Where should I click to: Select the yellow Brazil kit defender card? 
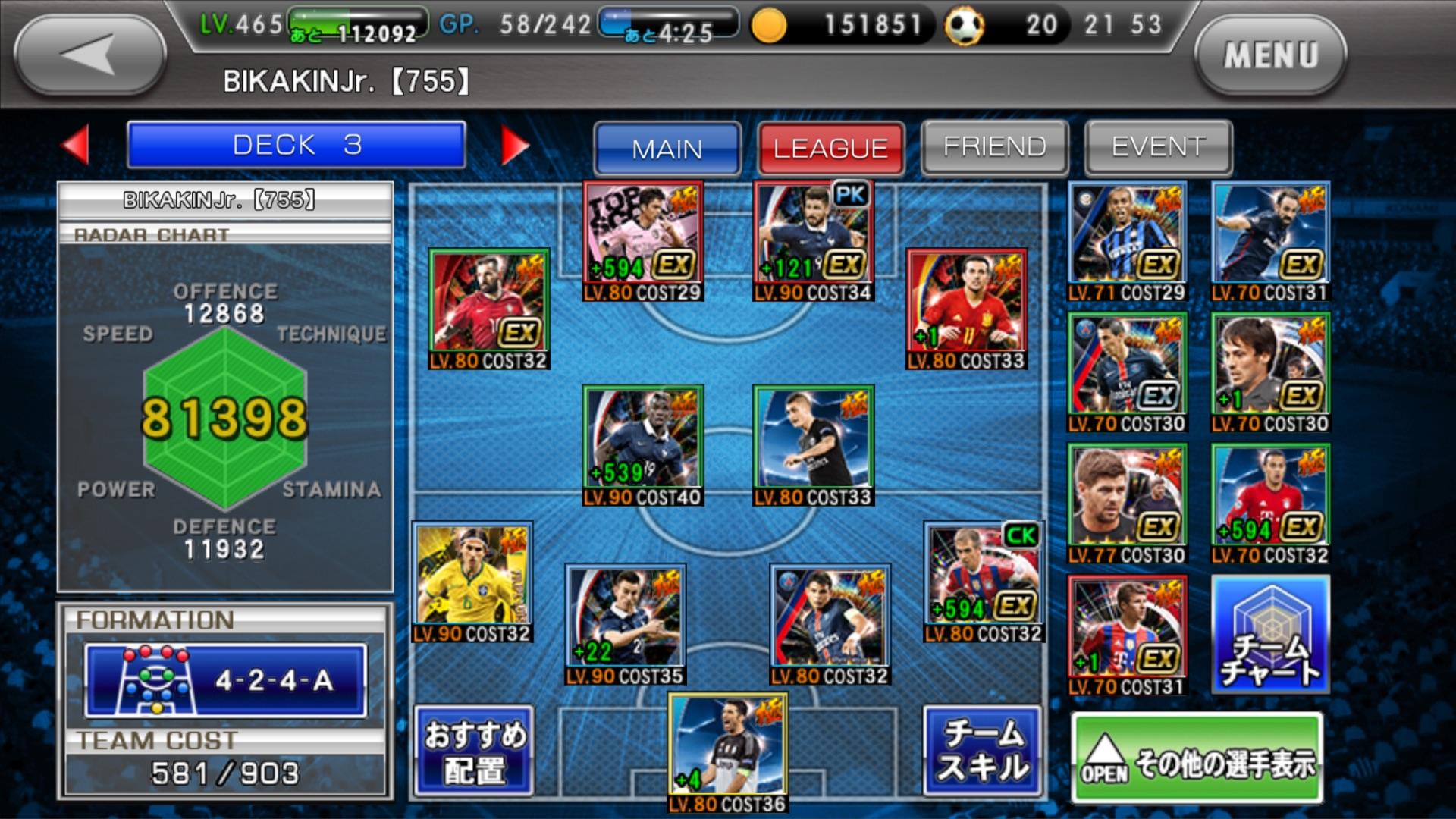[x=472, y=580]
